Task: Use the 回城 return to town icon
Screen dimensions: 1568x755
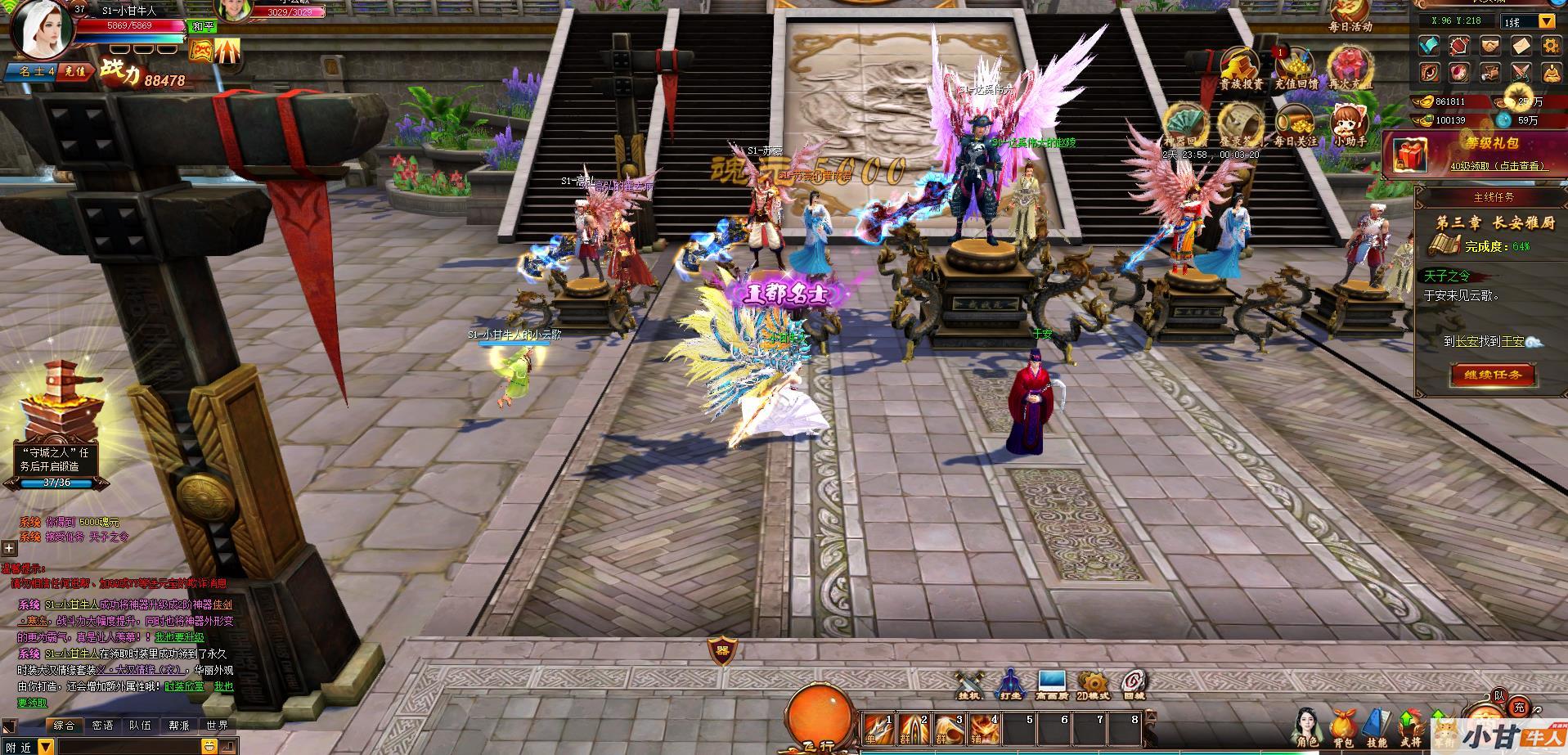Action: click(1134, 683)
